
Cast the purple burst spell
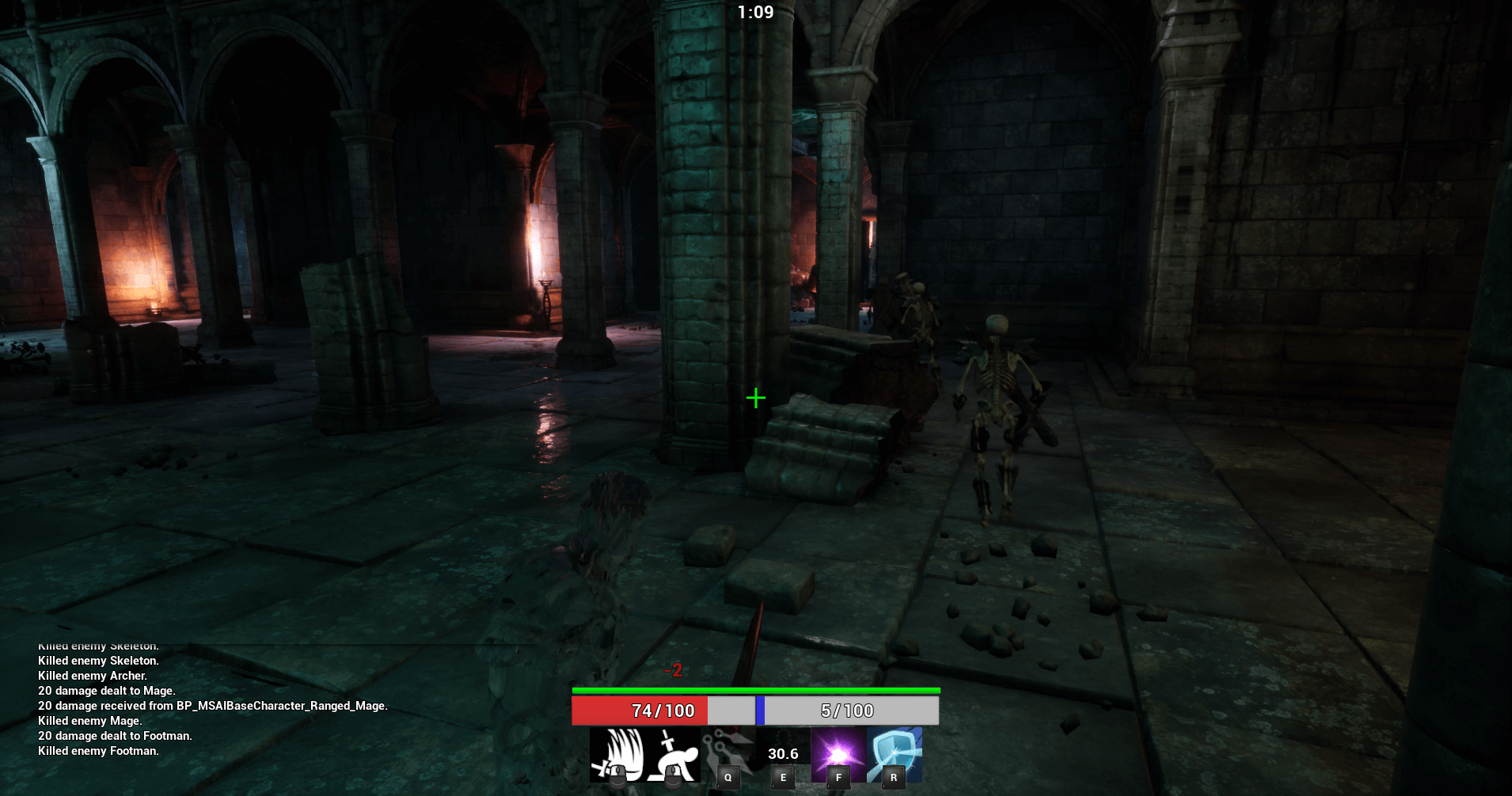(838, 755)
